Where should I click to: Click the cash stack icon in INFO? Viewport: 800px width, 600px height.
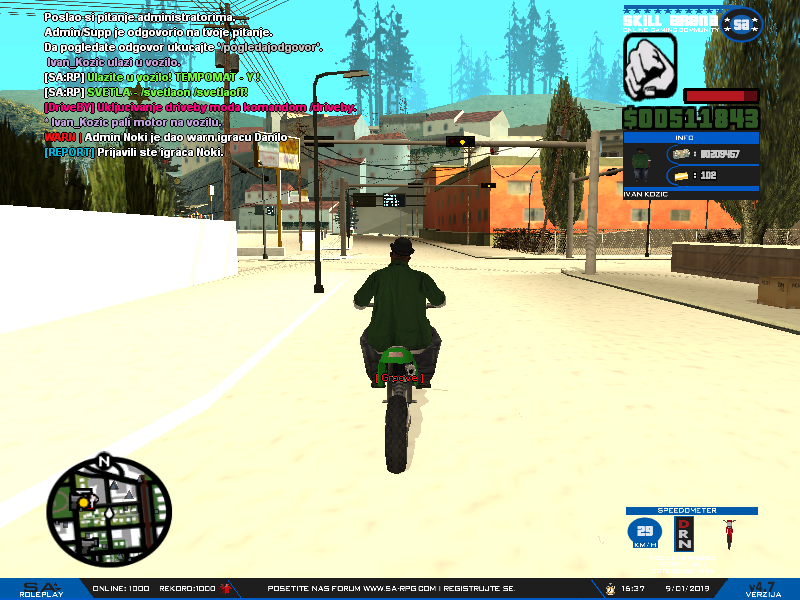(683, 154)
